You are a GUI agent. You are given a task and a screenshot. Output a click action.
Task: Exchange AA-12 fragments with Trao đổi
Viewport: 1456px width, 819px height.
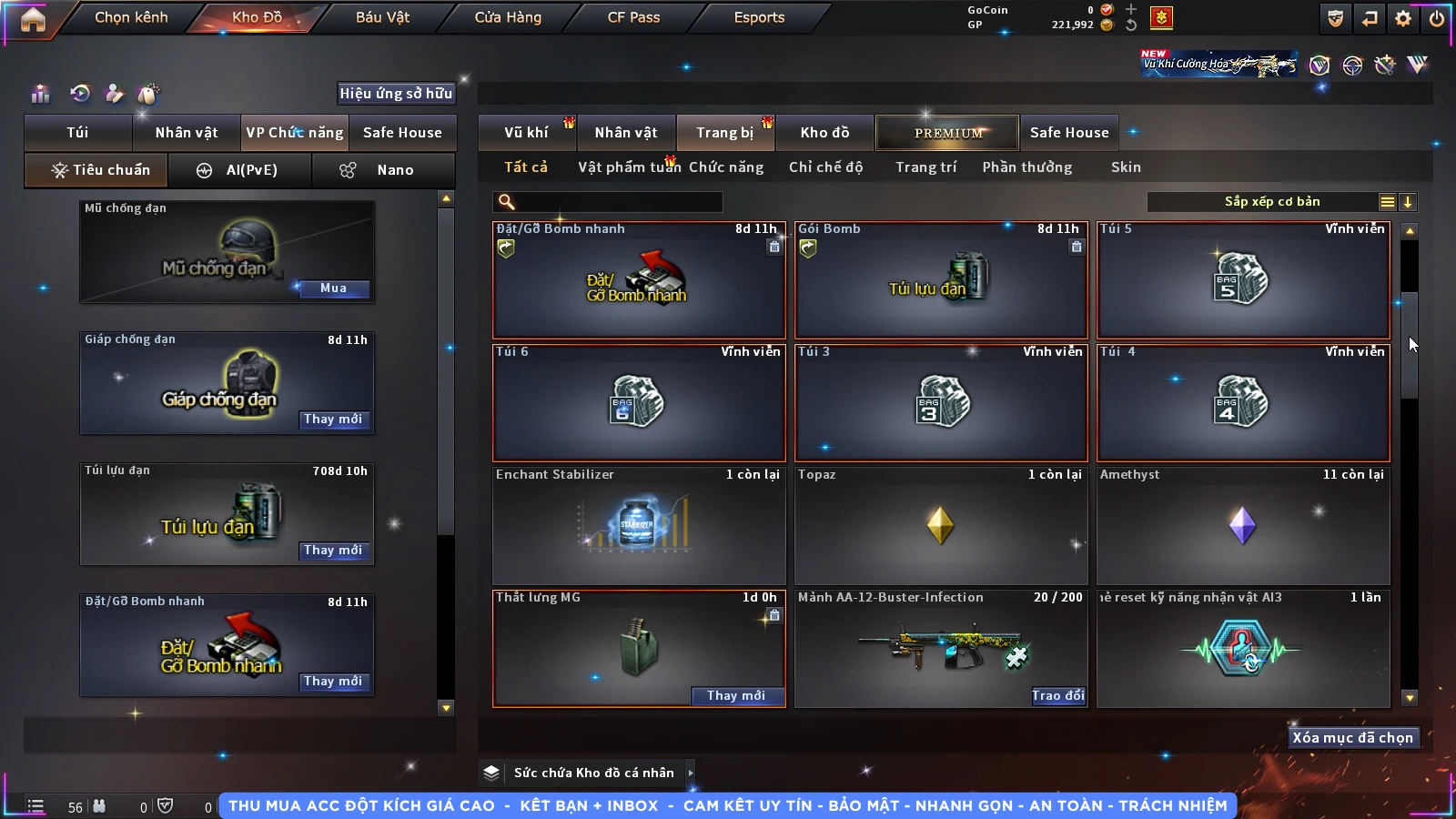1057,696
